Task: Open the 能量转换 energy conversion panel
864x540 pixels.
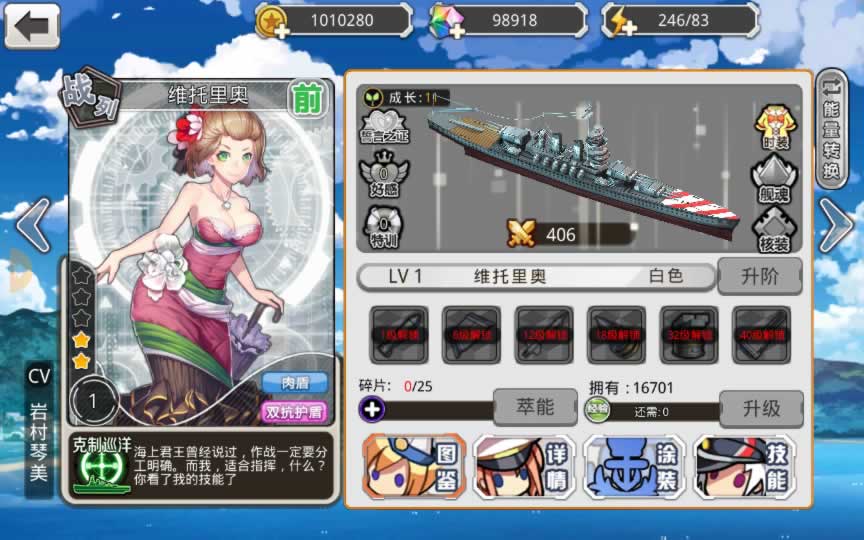Action: click(x=831, y=128)
